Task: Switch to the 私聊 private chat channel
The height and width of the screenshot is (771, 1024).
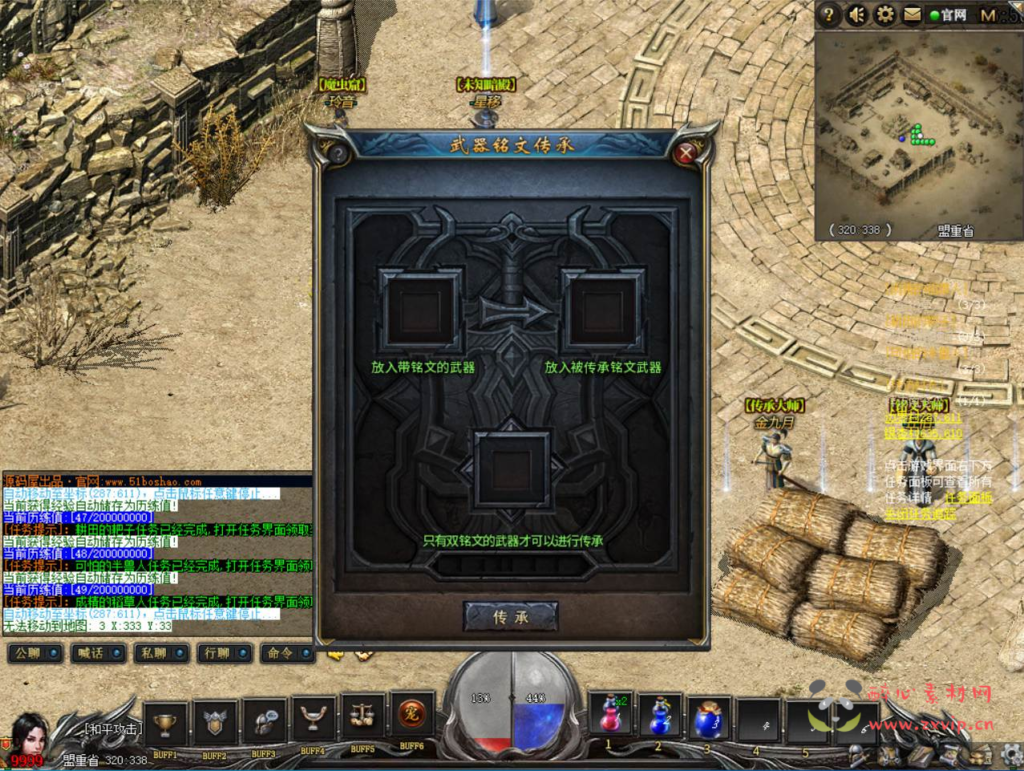Action: click(x=156, y=653)
